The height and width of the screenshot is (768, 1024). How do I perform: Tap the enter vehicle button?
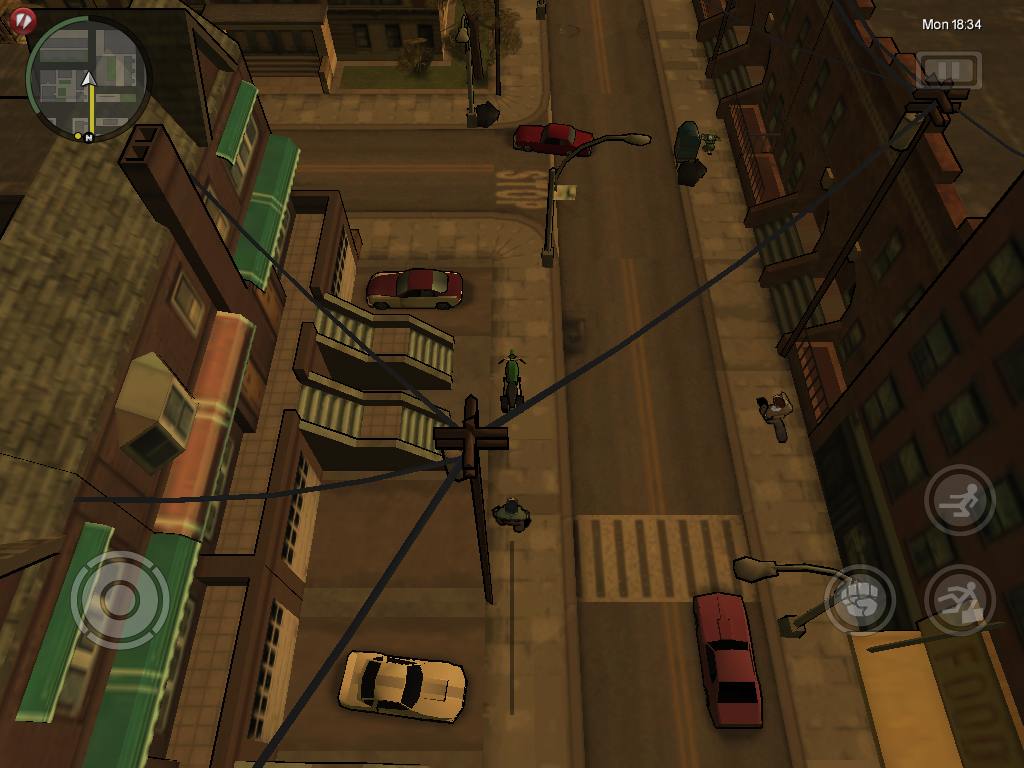959,599
